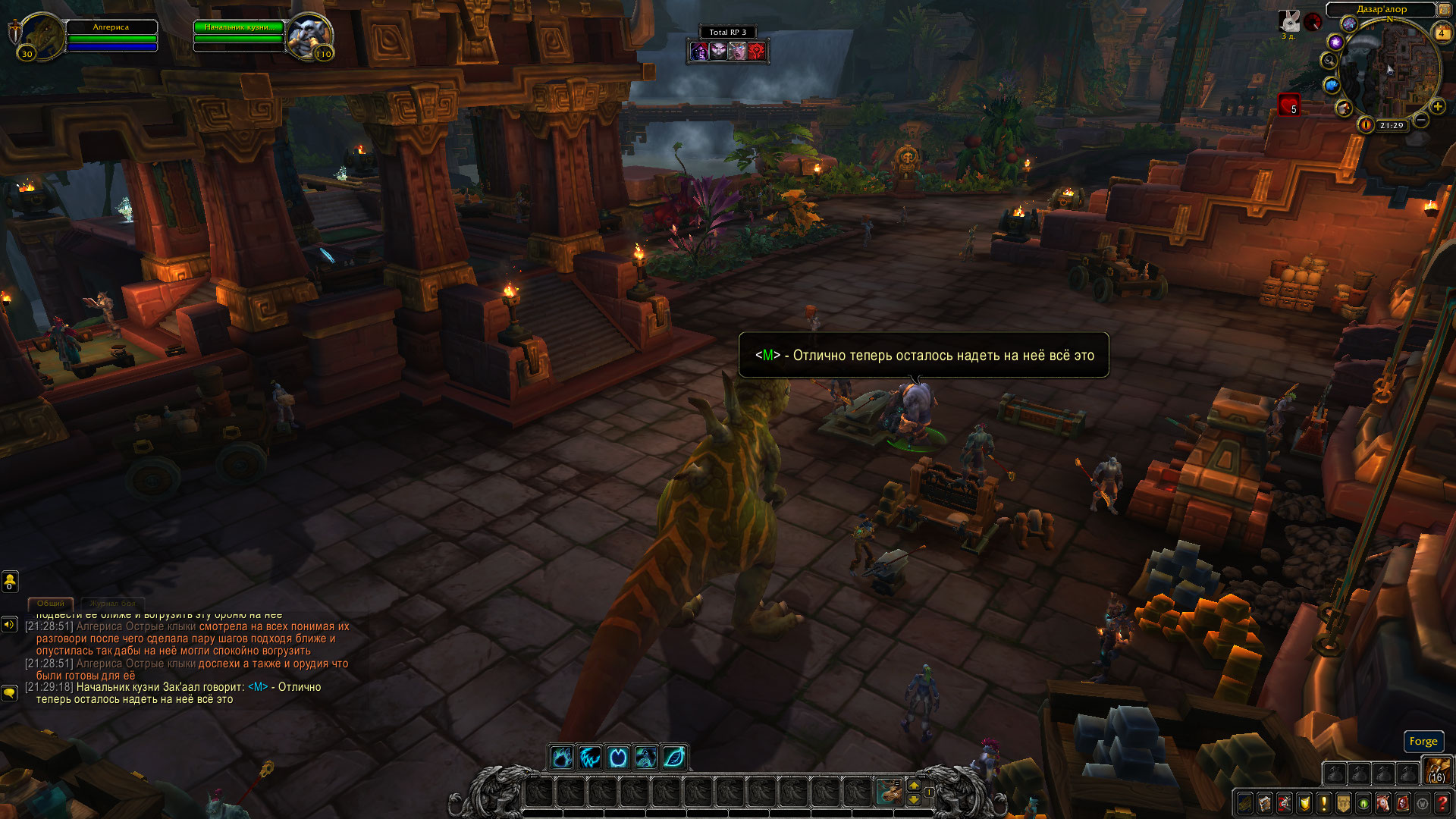Open the calendar showing day 4
The height and width of the screenshot is (819, 1456).
click(x=1441, y=33)
